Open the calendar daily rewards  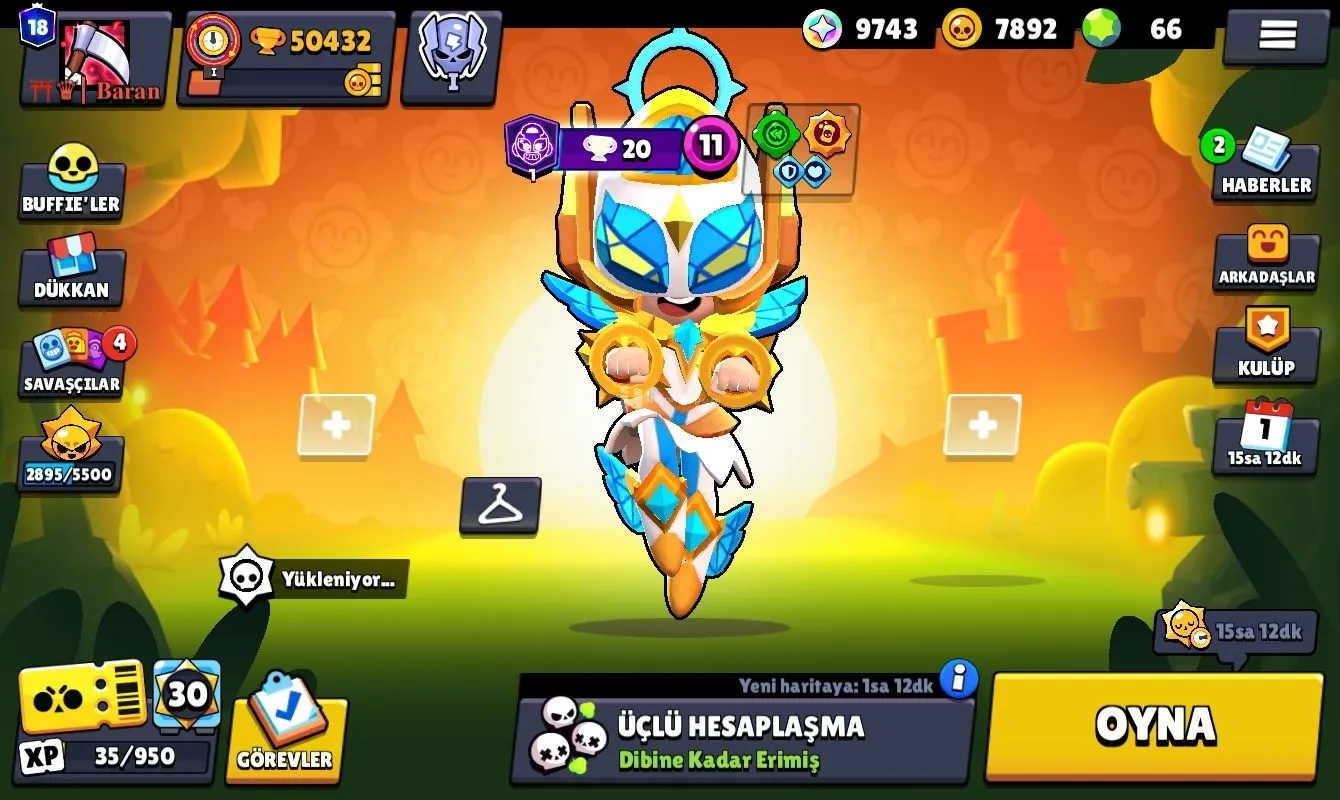(1265, 436)
